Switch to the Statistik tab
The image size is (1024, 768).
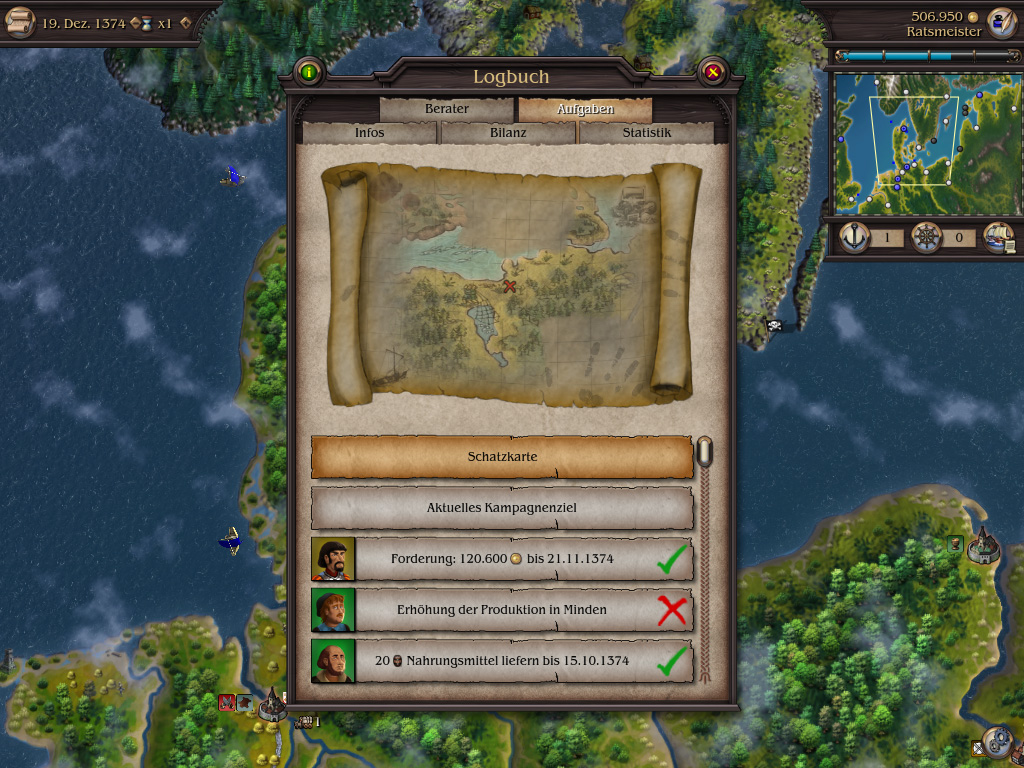click(646, 133)
